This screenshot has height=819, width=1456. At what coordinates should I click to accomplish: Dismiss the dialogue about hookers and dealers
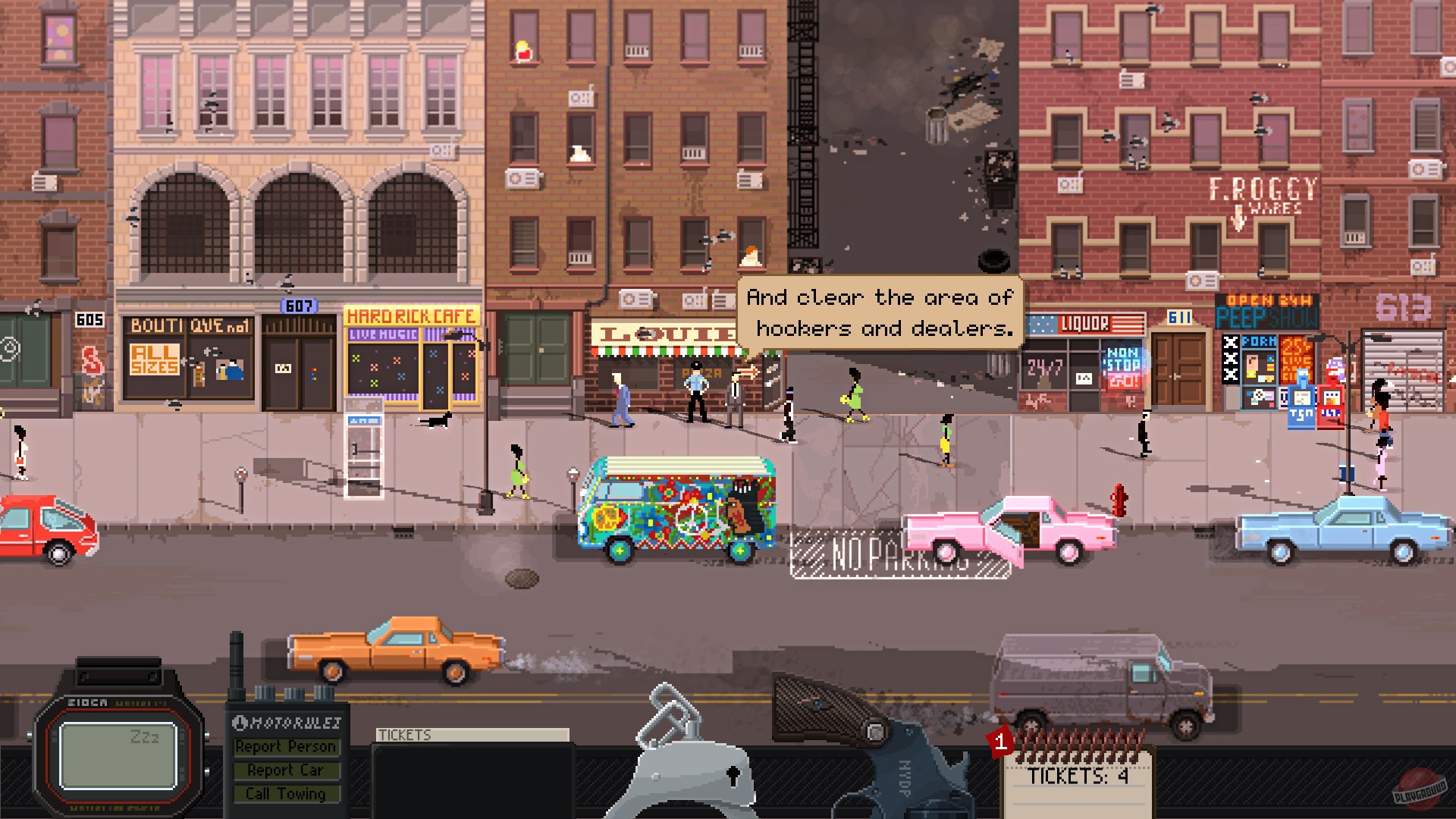click(880, 313)
